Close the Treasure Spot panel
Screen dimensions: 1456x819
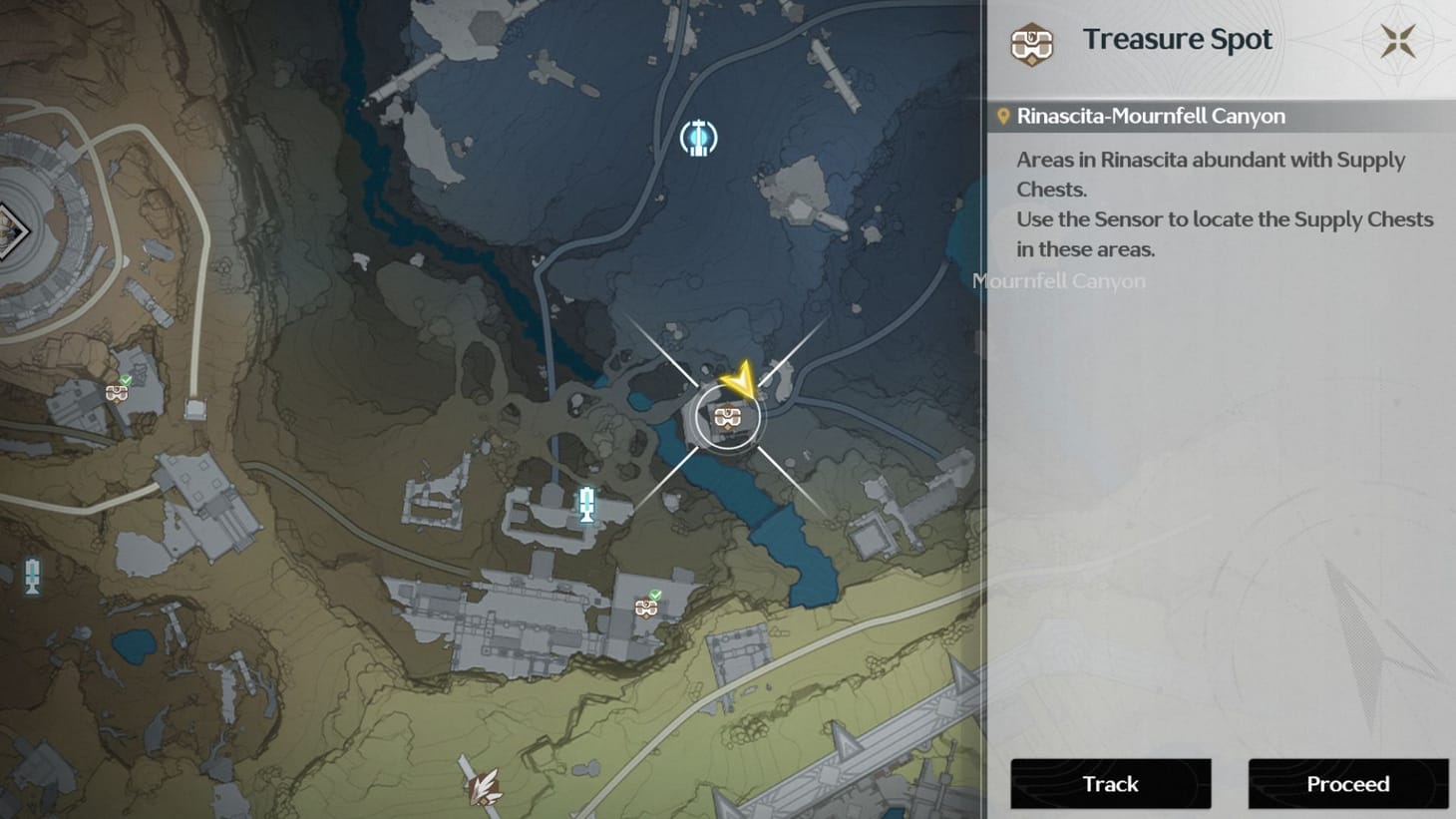pyautogui.click(x=1396, y=39)
